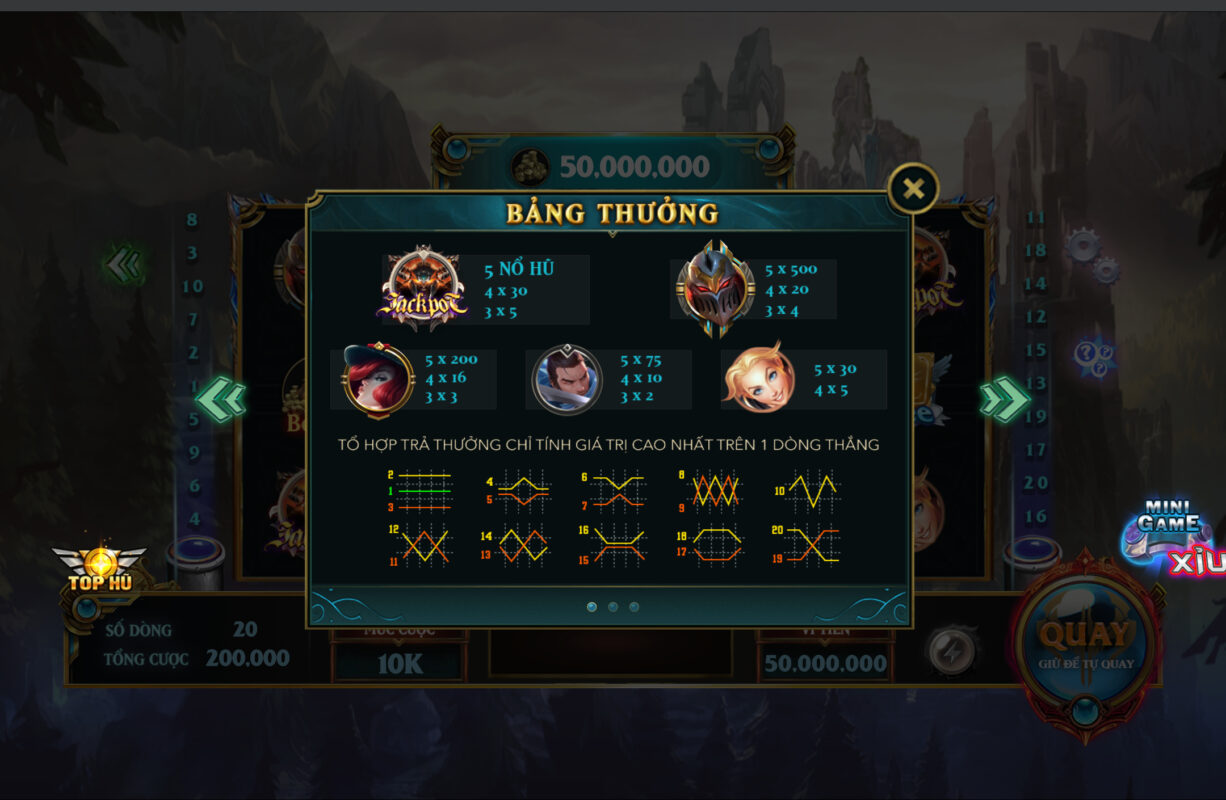Image resolution: width=1226 pixels, height=800 pixels.
Task: Change the 10K bet level
Action: (x=399, y=663)
